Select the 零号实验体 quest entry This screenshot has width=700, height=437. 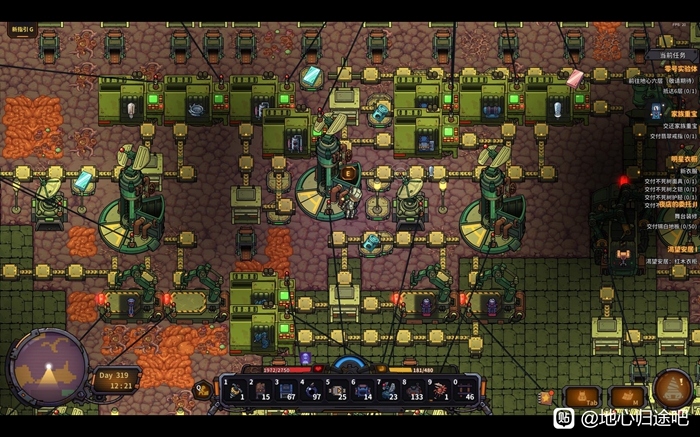pyautogui.click(x=677, y=69)
